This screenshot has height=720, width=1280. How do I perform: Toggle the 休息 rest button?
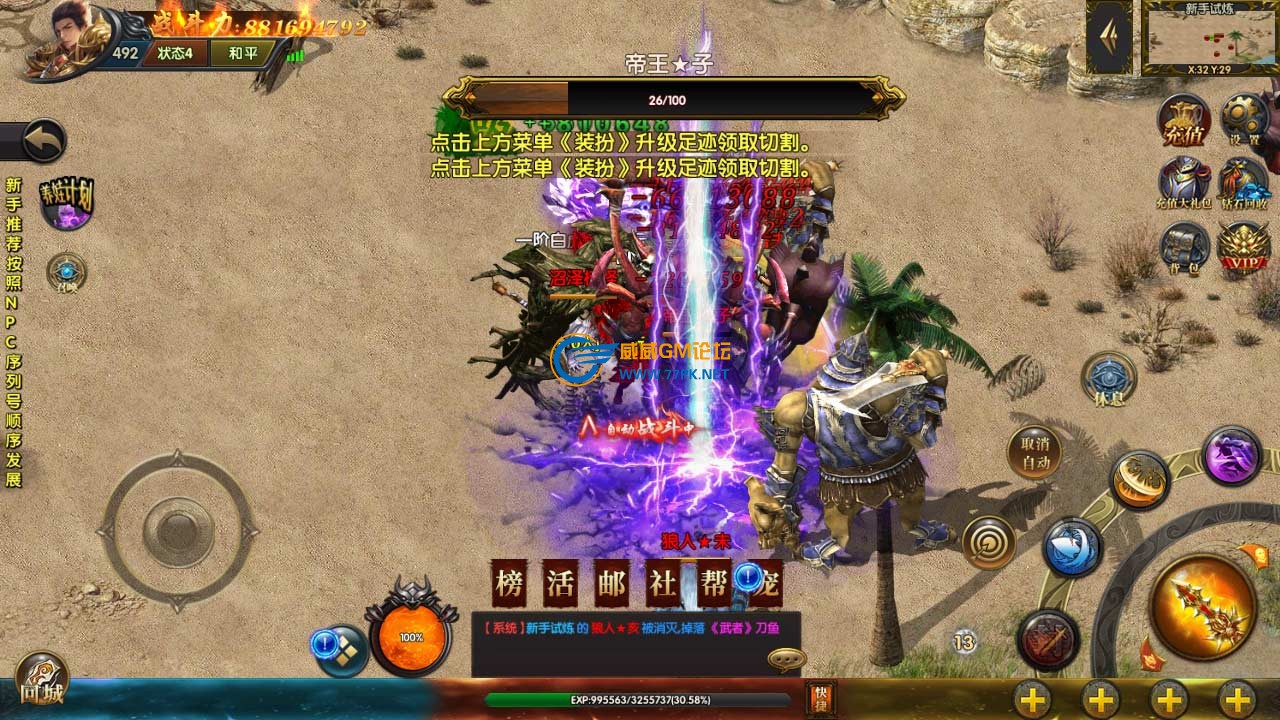[x=1109, y=379]
